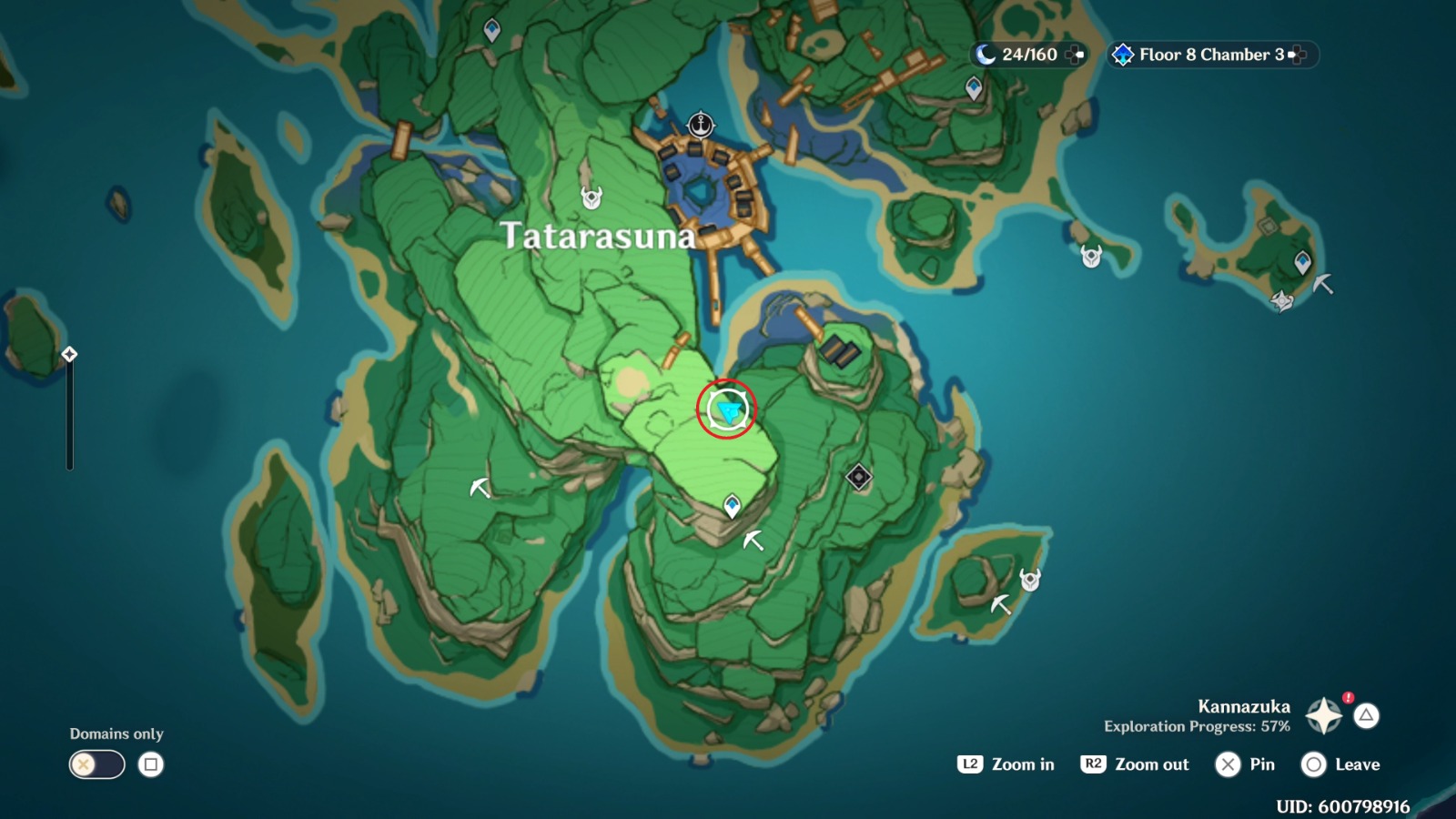Click the square button next to Domains only
Screen dimensions: 1456x819
pyautogui.click(x=151, y=765)
